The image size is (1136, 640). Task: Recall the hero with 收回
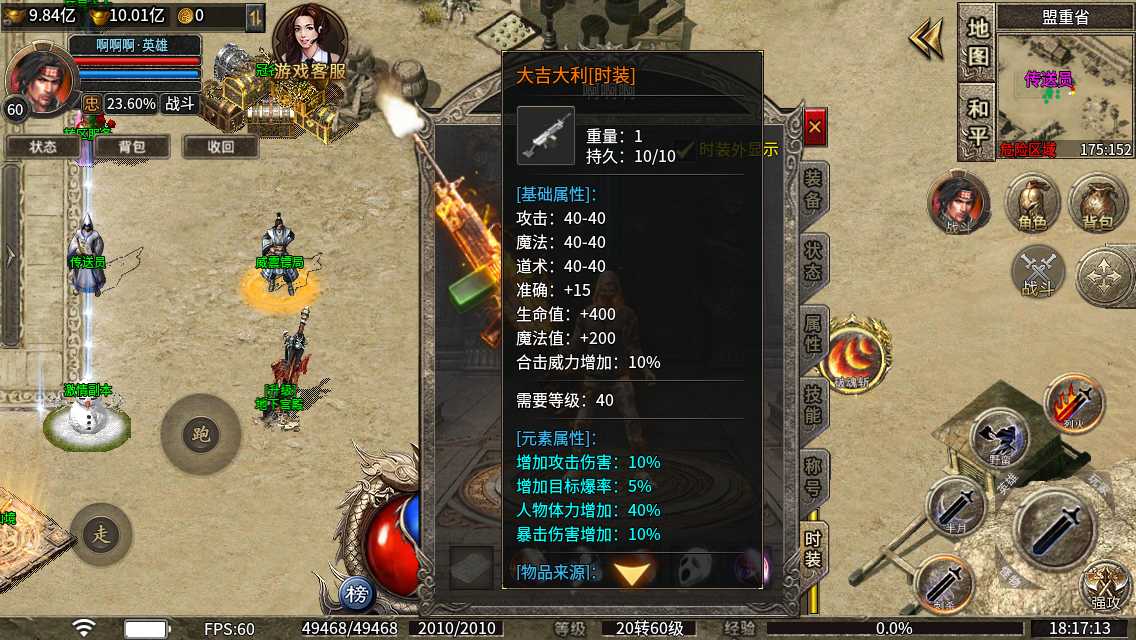coord(220,146)
